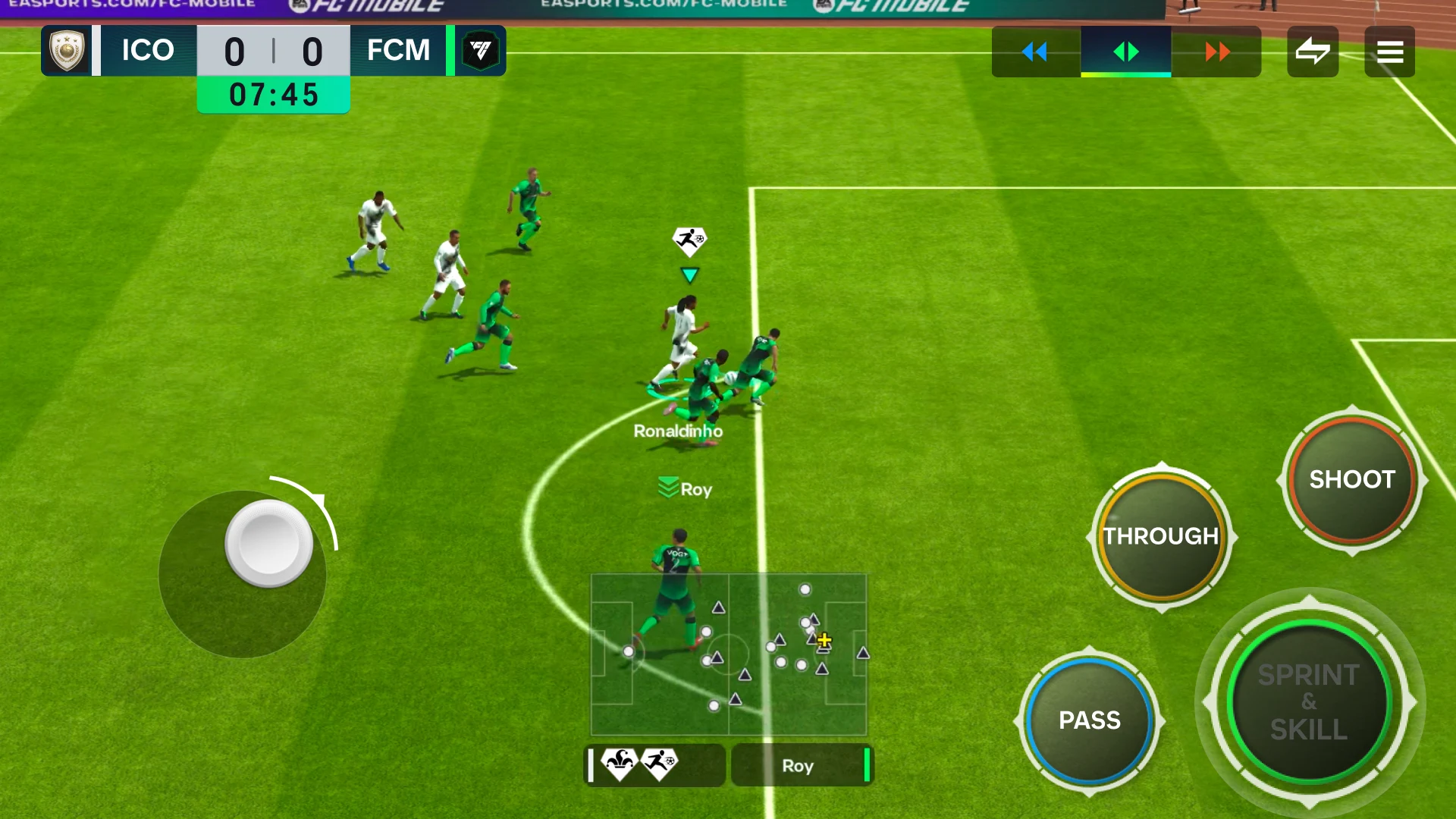
Task: Hold the SPRINT & SKILL button
Action: (1307, 702)
